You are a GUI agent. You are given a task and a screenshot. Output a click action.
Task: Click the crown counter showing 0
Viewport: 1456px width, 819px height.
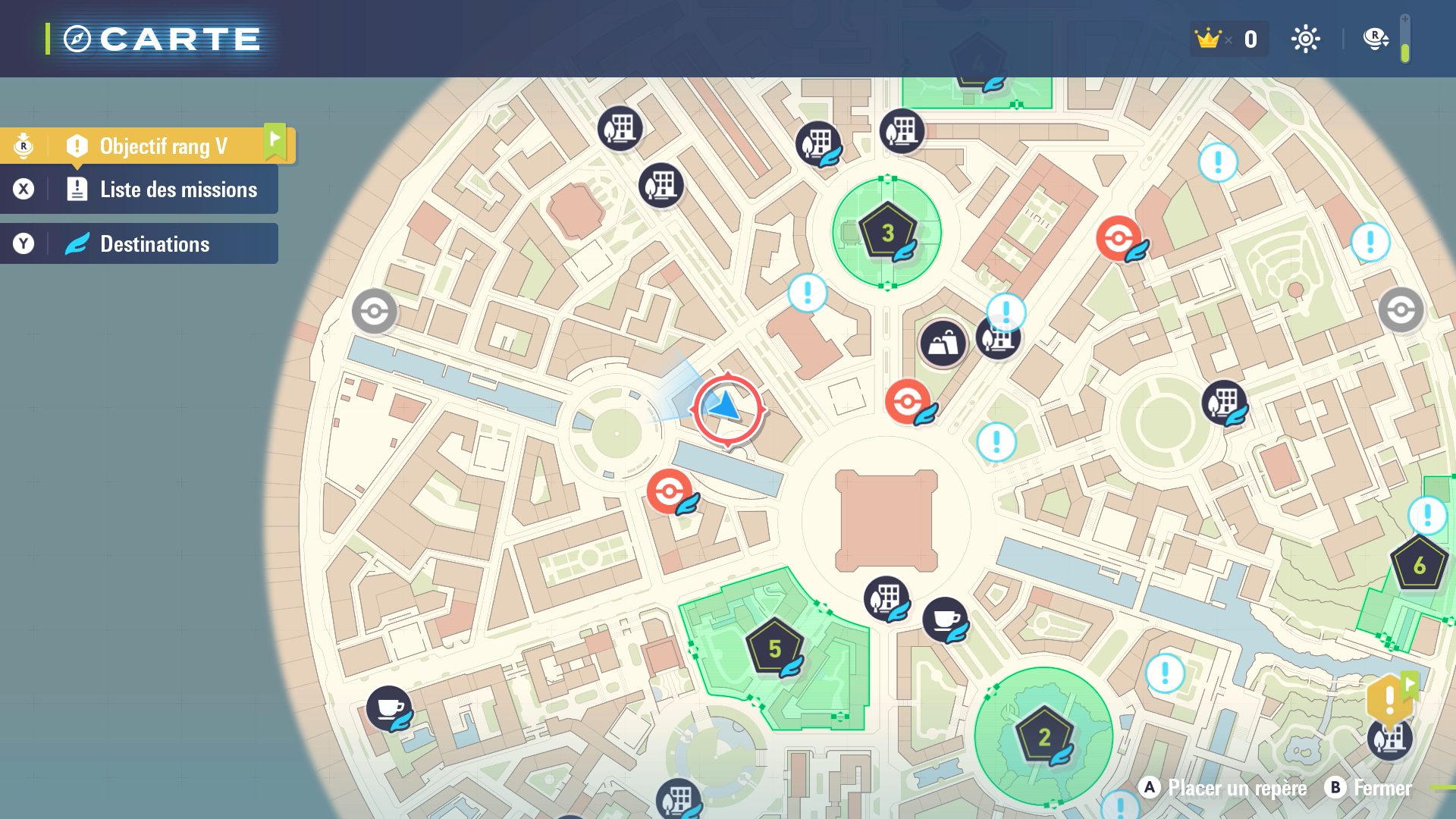pos(1228,38)
